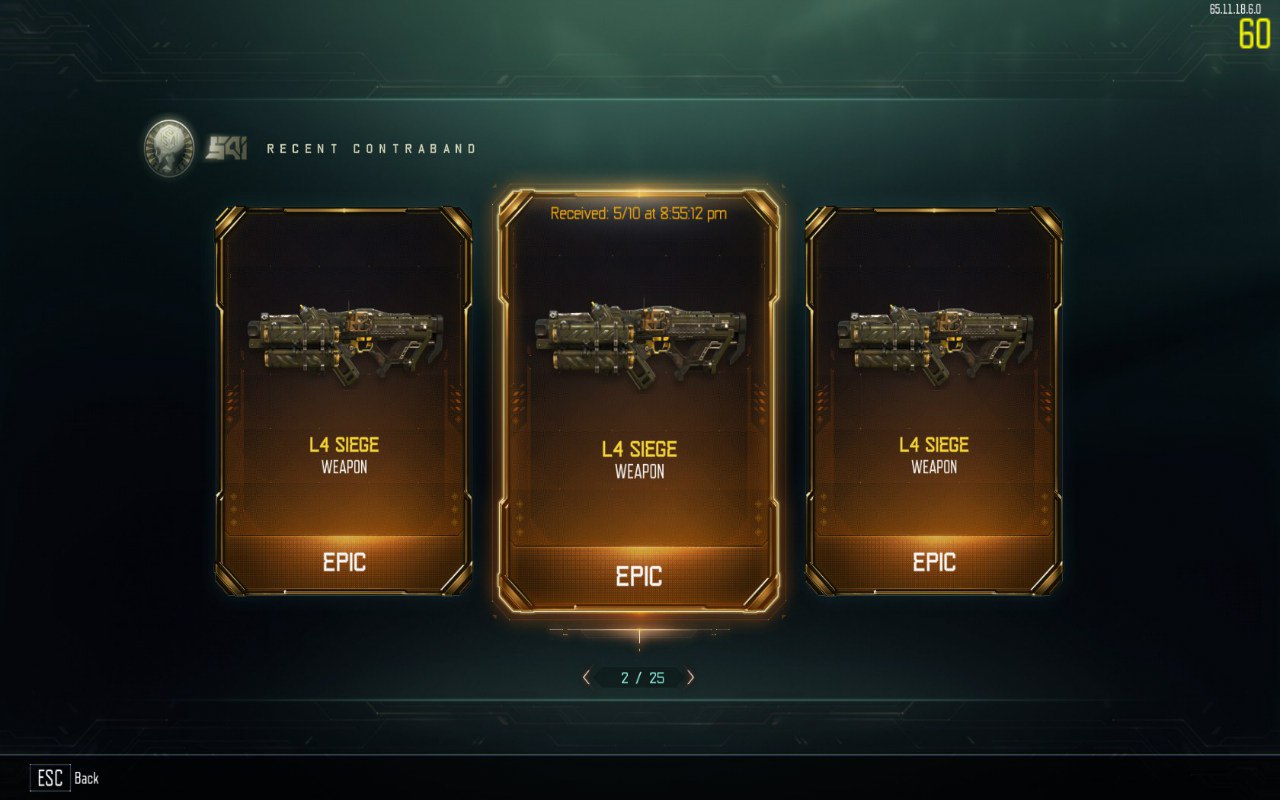Click the Received timestamp on the center card
The image size is (1280, 800).
click(x=639, y=212)
